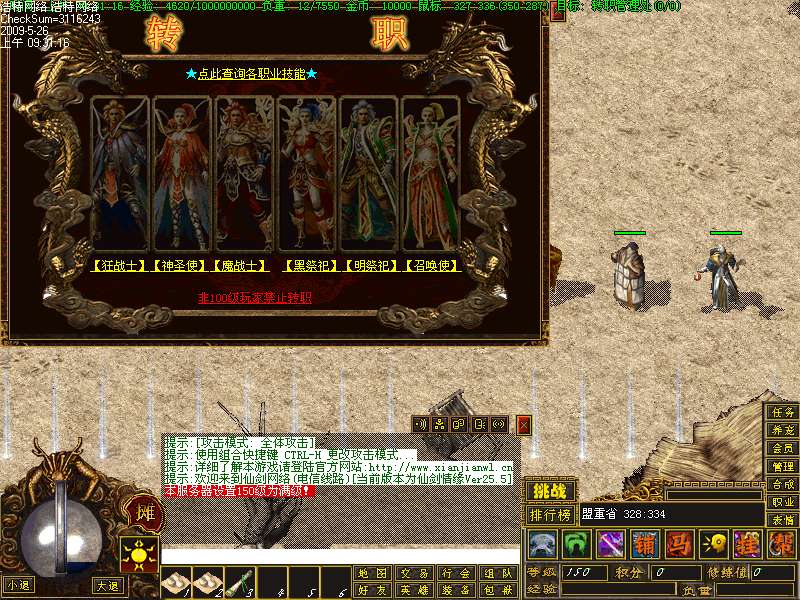This screenshot has height=600, width=800.
Task: Open the 任务 quest menu
Action: click(782, 412)
